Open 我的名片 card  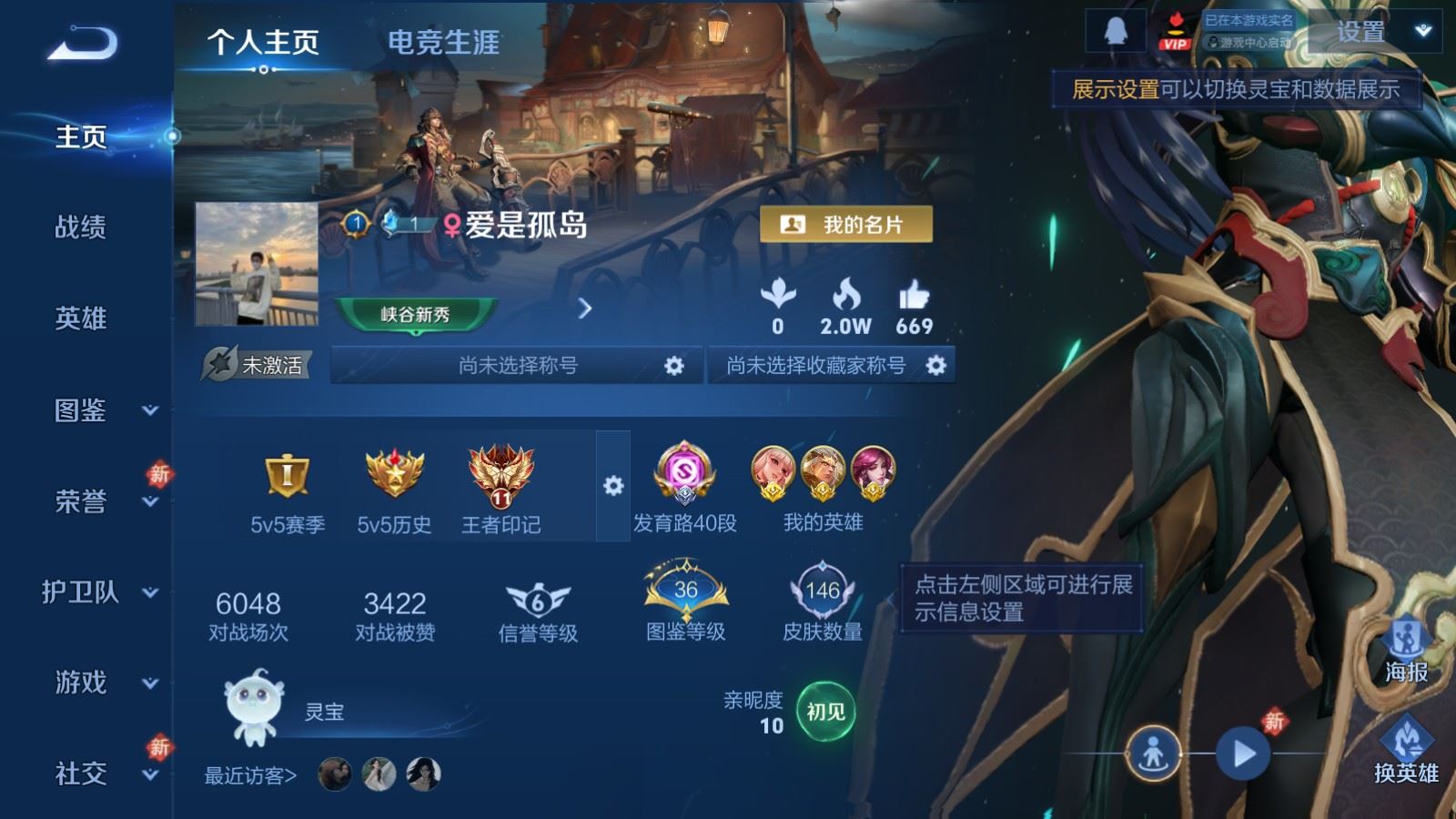(x=844, y=223)
